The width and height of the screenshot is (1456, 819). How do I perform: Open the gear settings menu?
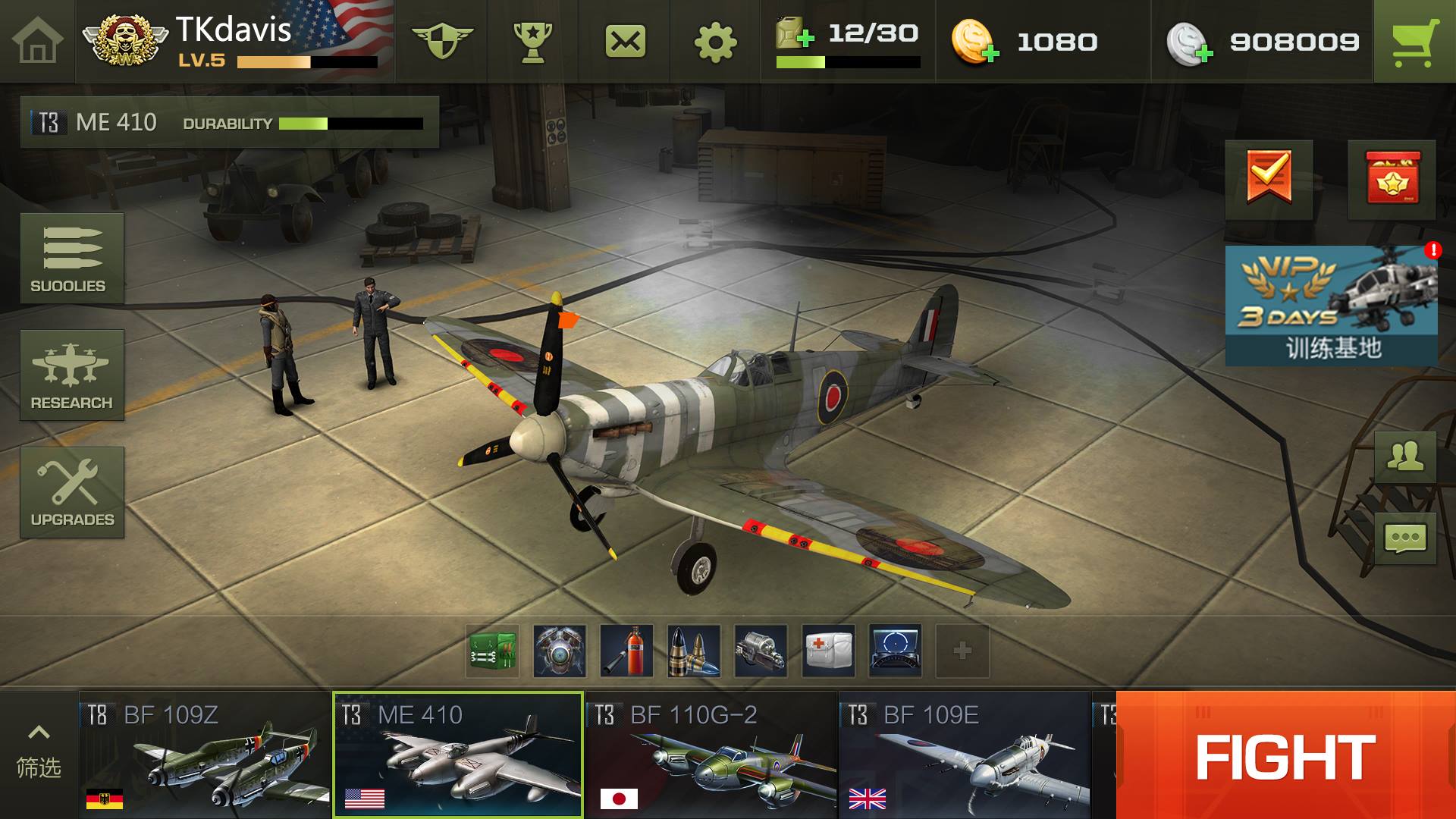[715, 42]
